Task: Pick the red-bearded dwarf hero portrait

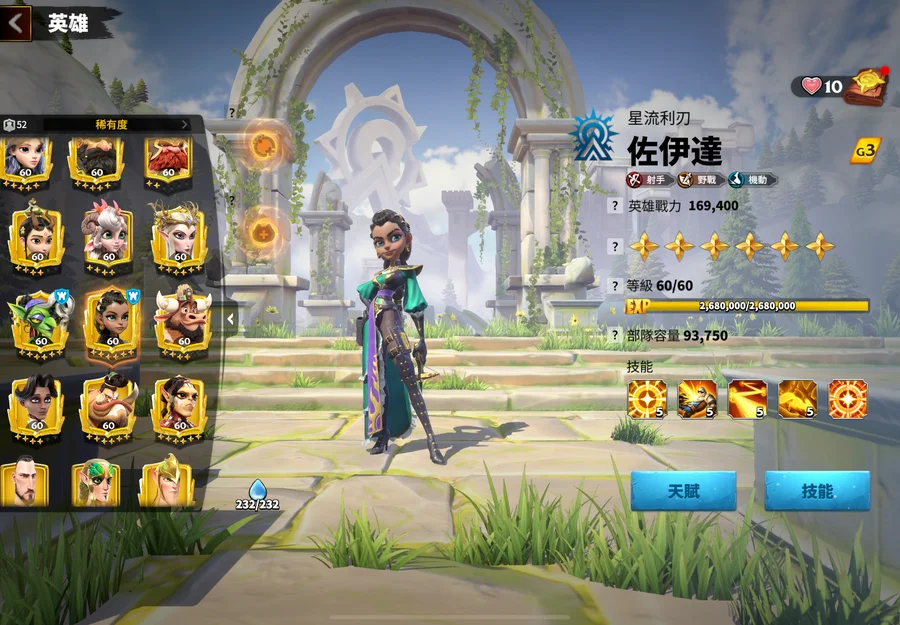Action: 167,158
